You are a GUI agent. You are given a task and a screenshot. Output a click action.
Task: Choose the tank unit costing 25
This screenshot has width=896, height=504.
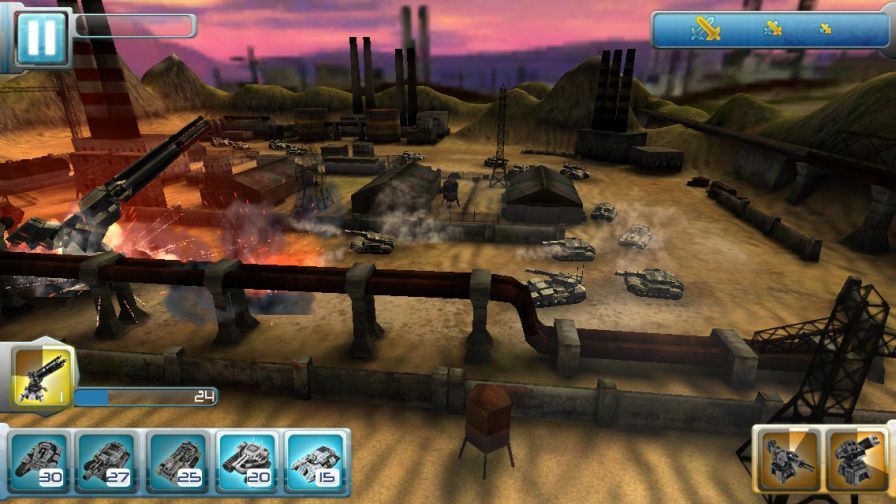[178, 463]
